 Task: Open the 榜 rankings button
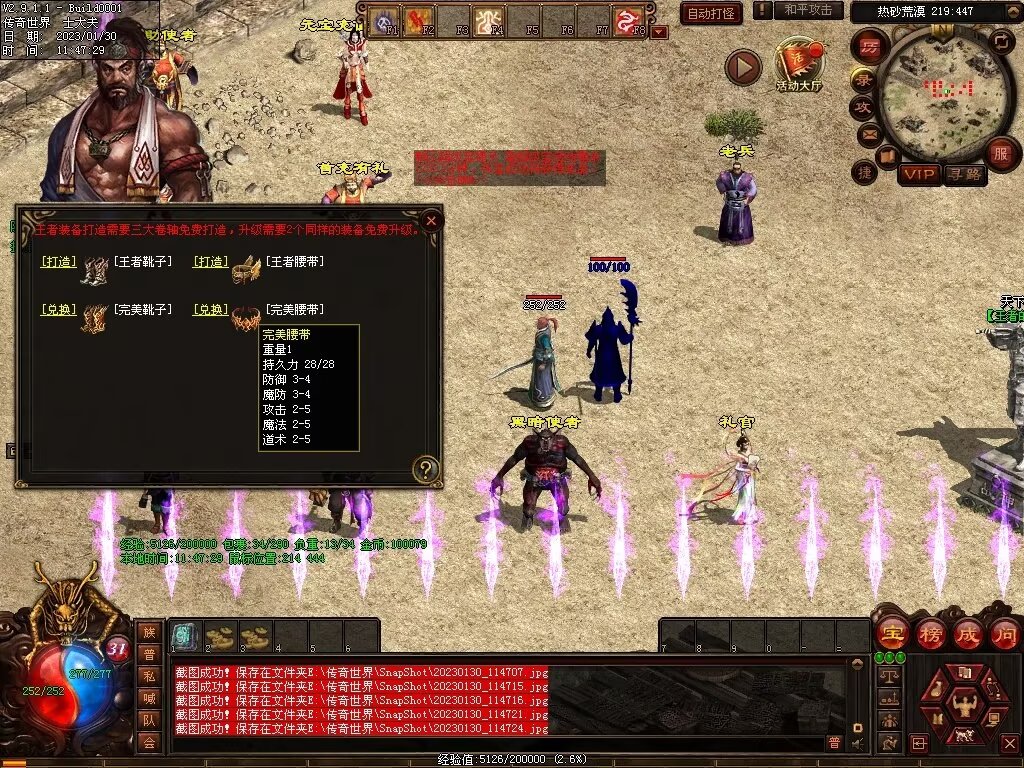coord(930,633)
